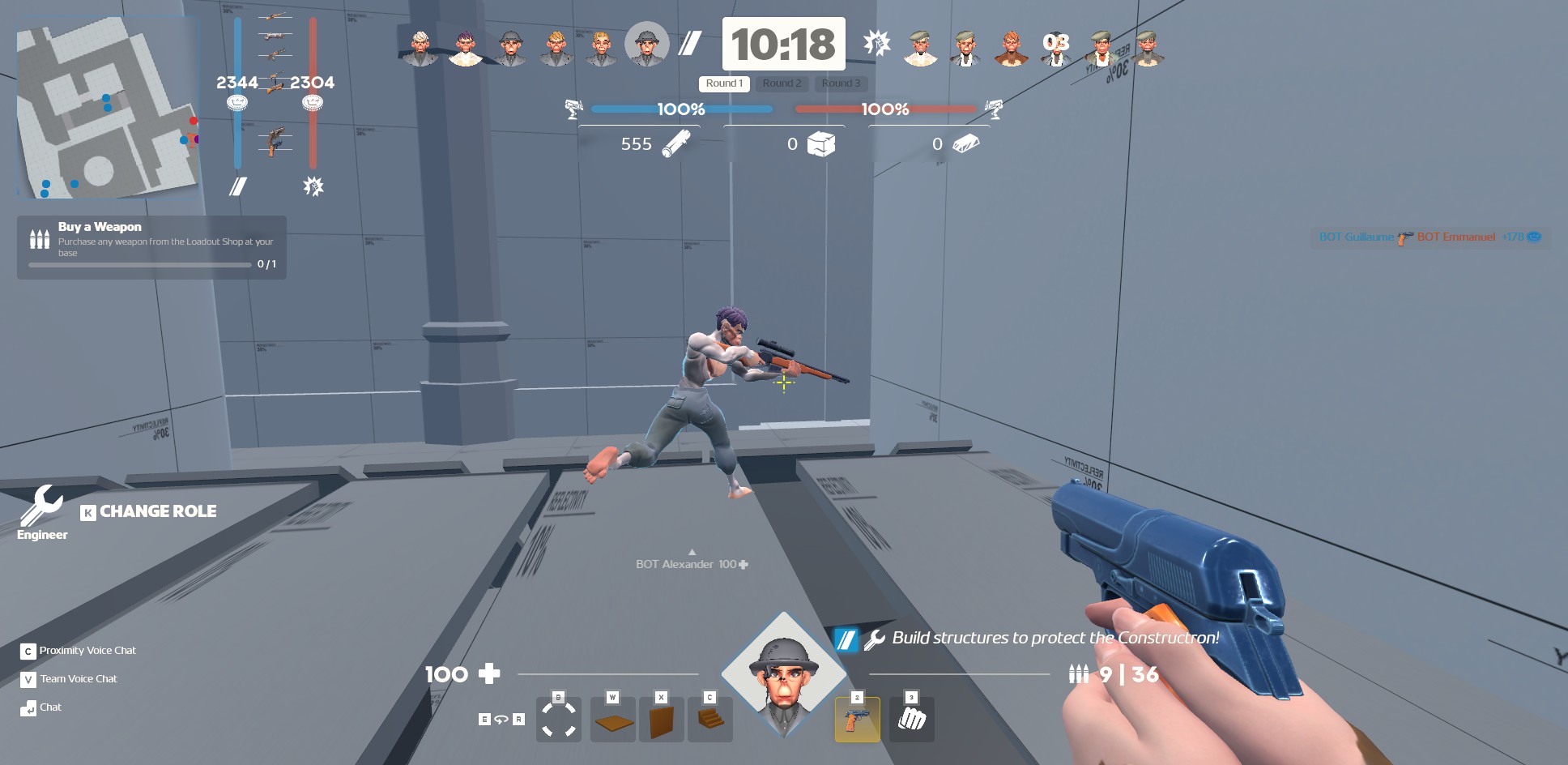
Task: Equip the pistol weapon slot
Action: (x=857, y=720)
